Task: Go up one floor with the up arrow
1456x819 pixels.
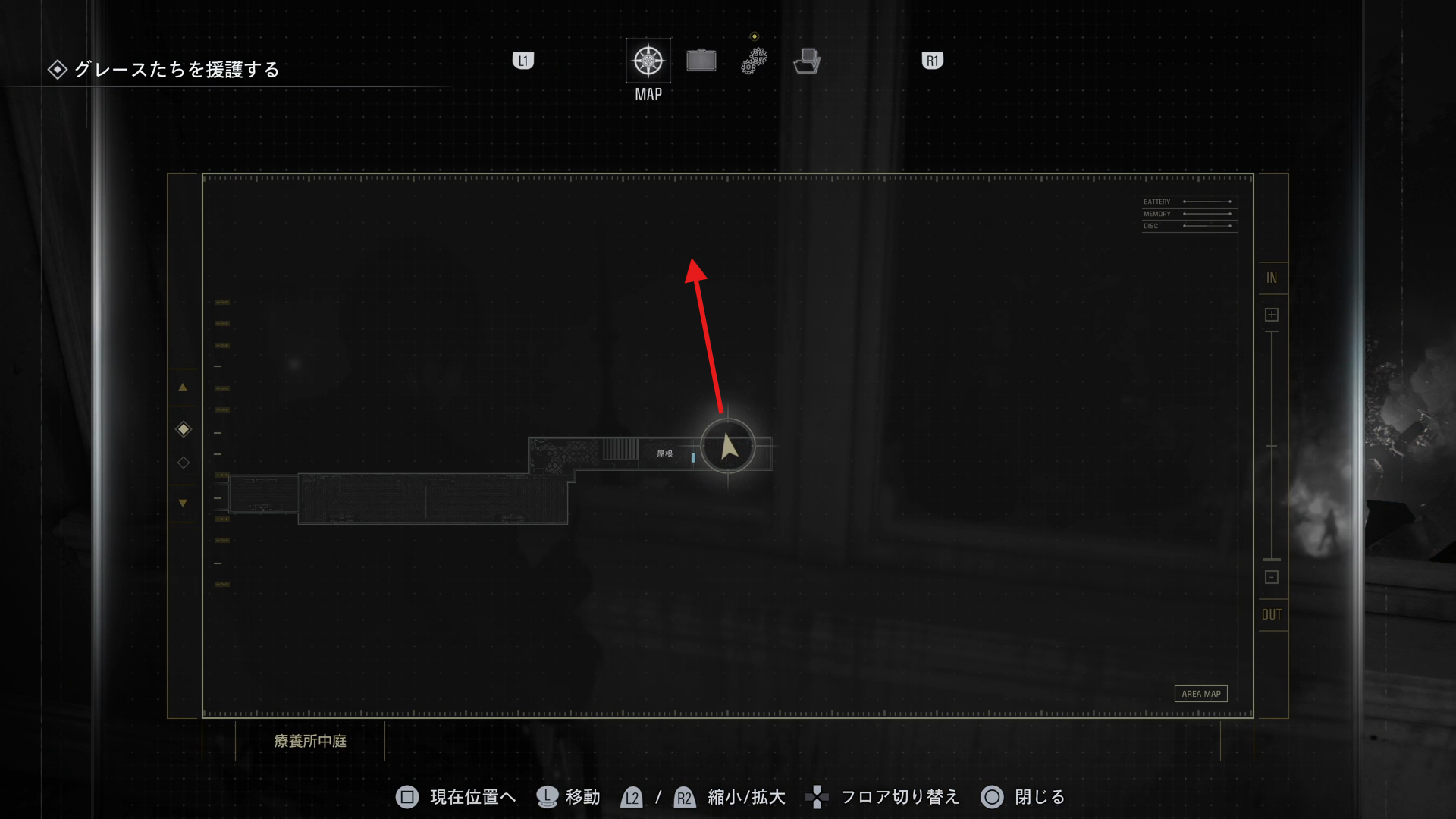Action: pos(183,388)
